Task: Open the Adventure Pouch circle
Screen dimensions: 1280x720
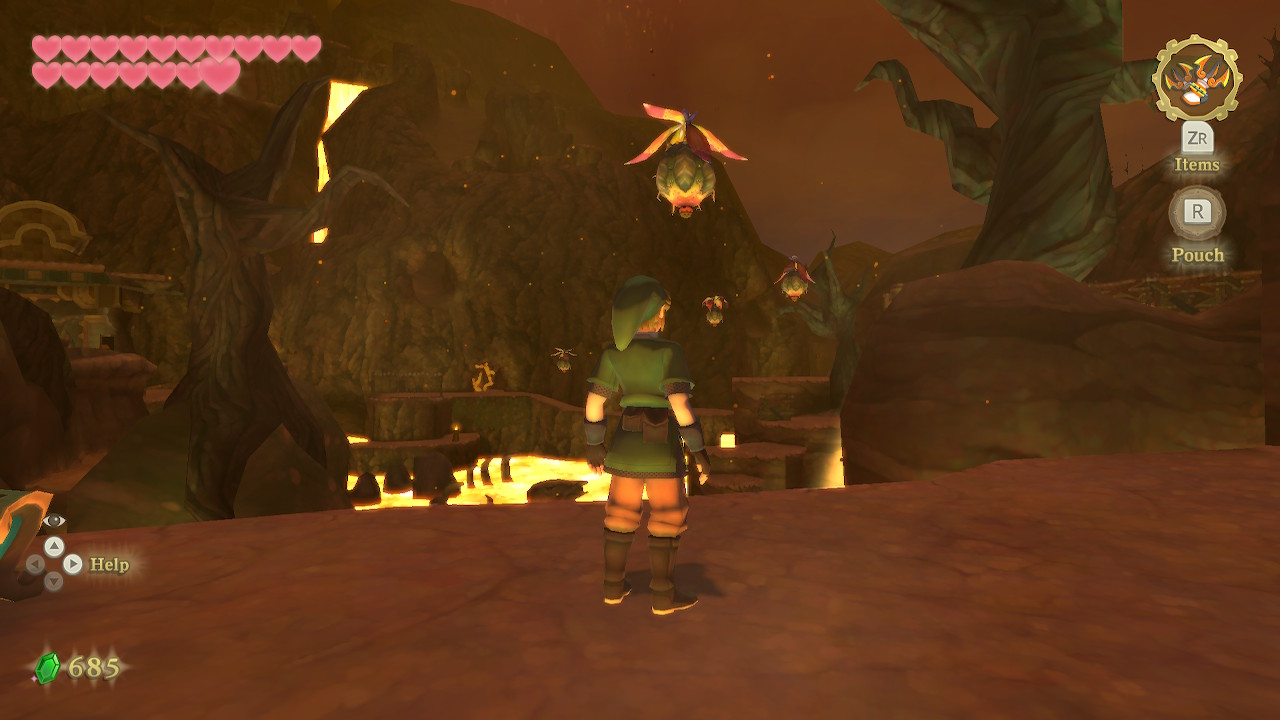Action: click(x=1197, y=212)
